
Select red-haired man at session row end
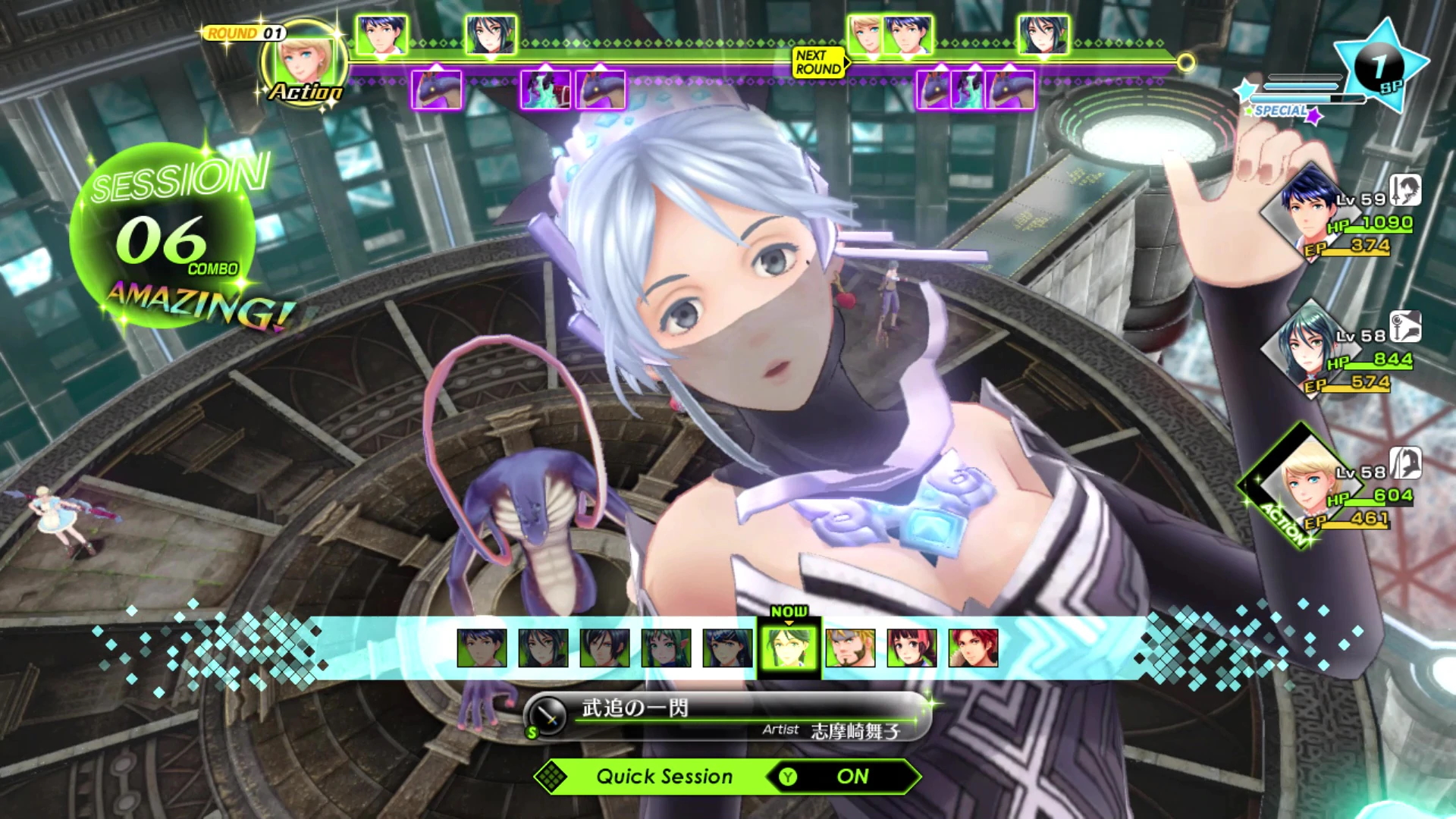point(973,648)
